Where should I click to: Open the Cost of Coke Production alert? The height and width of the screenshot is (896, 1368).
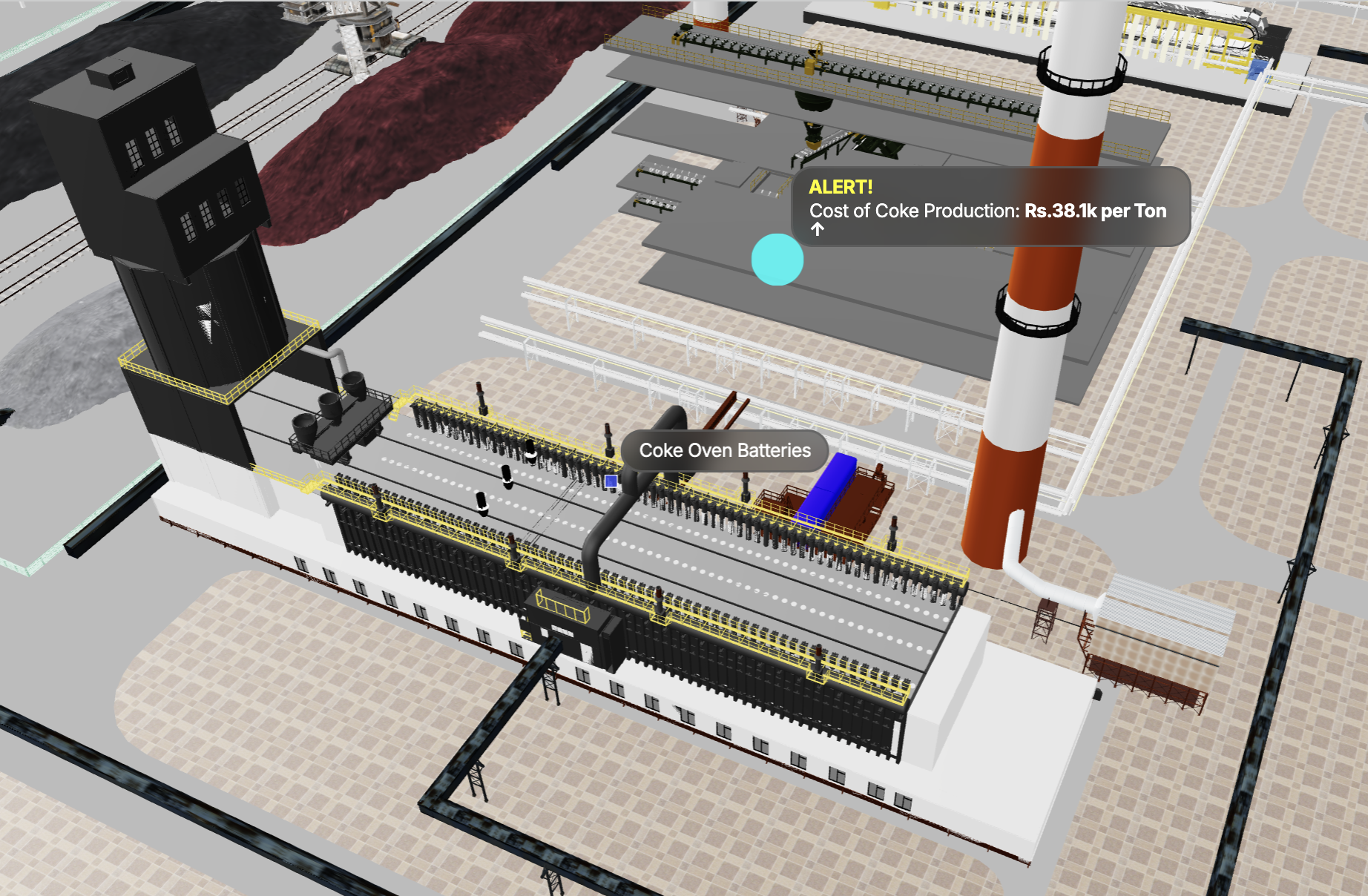(990, 206)
